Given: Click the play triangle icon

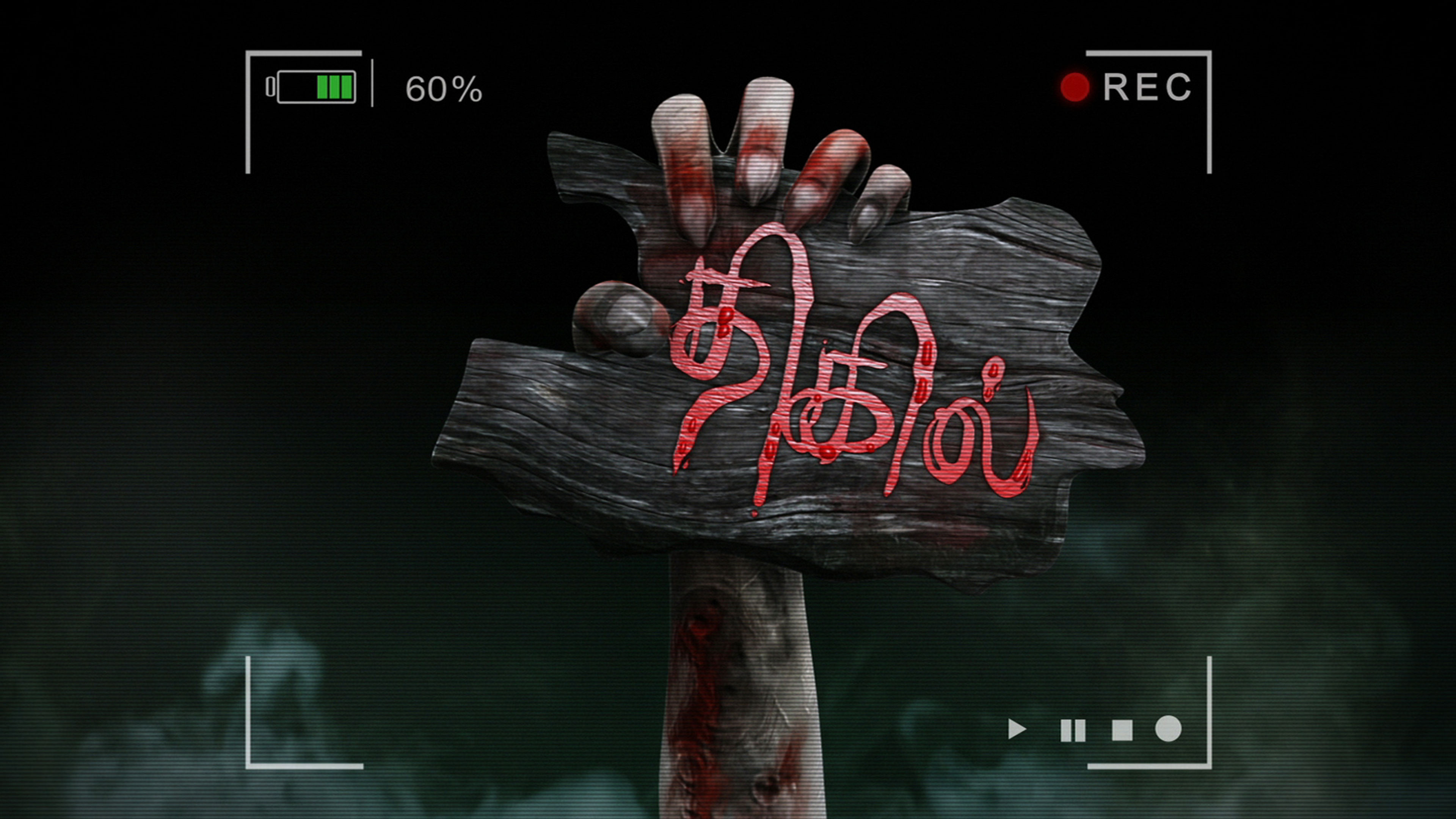Looking at the screenshot, I should pos(1016,729).
